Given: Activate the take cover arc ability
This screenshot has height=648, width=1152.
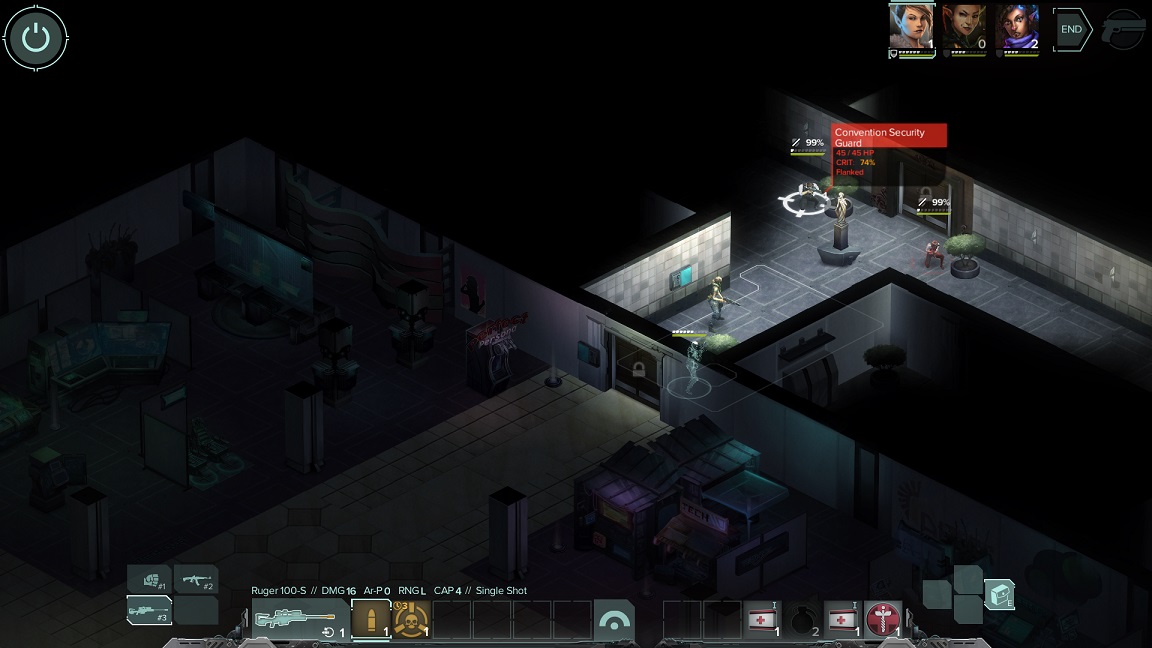Looking at the screenshot, I should [613, 621].
